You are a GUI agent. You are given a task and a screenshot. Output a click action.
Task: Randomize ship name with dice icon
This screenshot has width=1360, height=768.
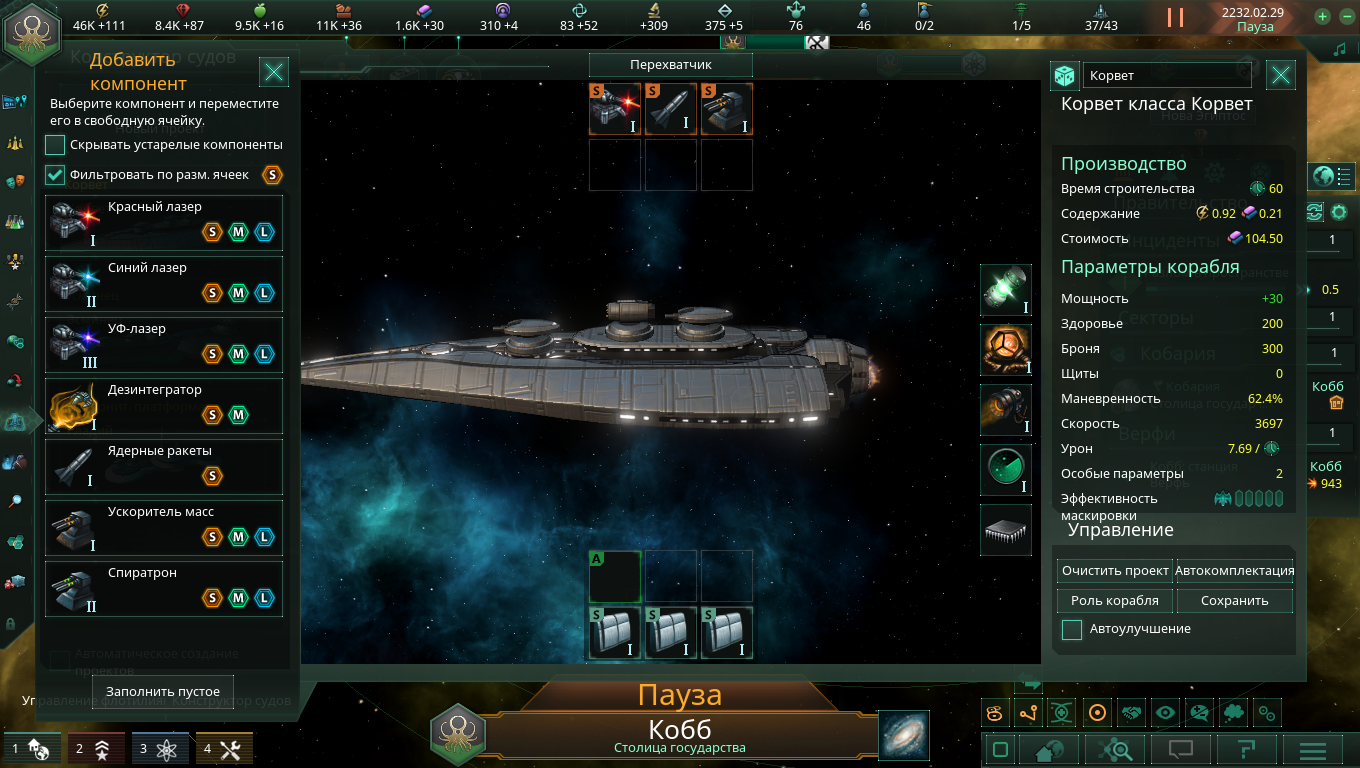tap(1064, 76)
